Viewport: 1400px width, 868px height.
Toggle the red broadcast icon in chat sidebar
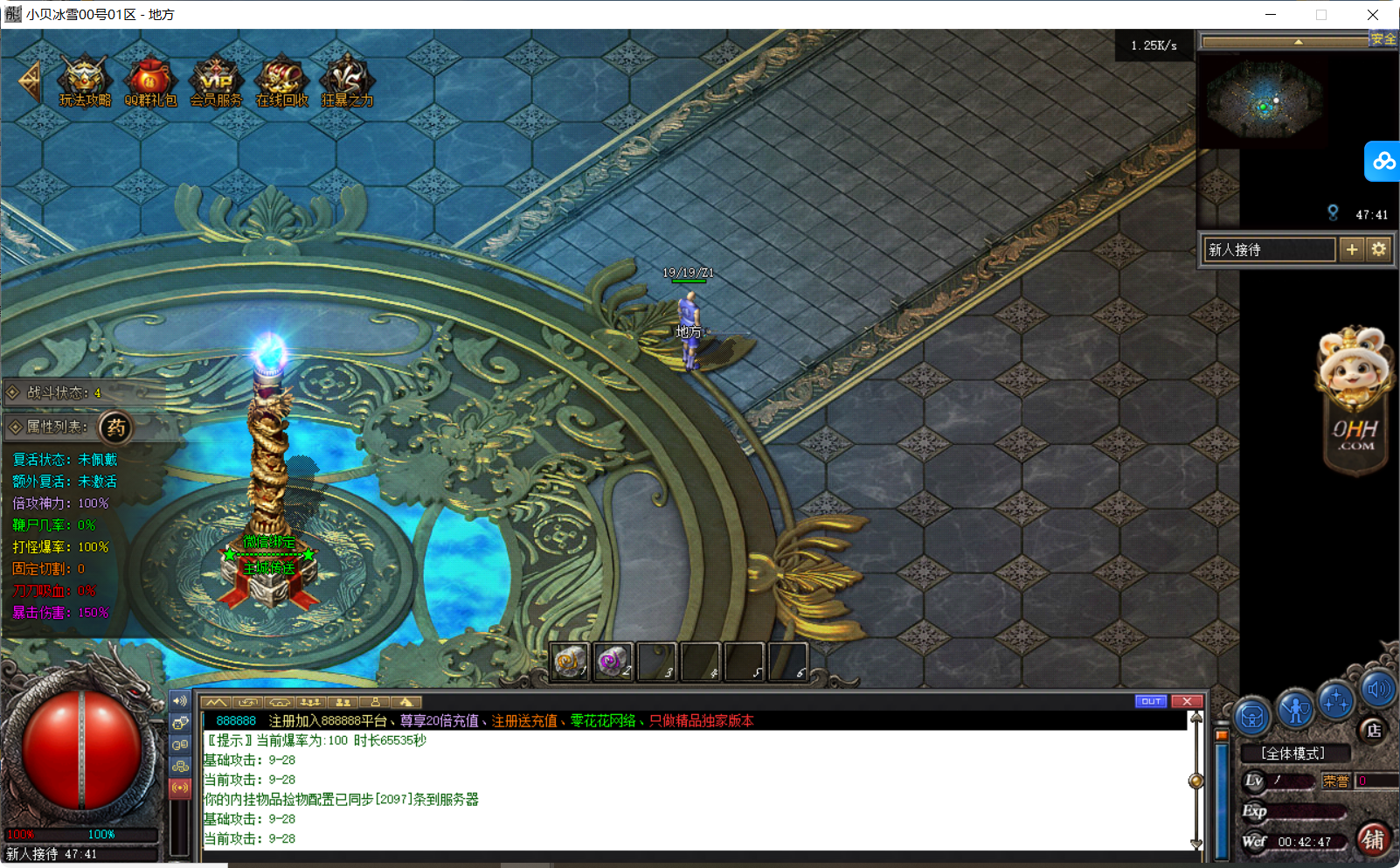tap(181, 788)
